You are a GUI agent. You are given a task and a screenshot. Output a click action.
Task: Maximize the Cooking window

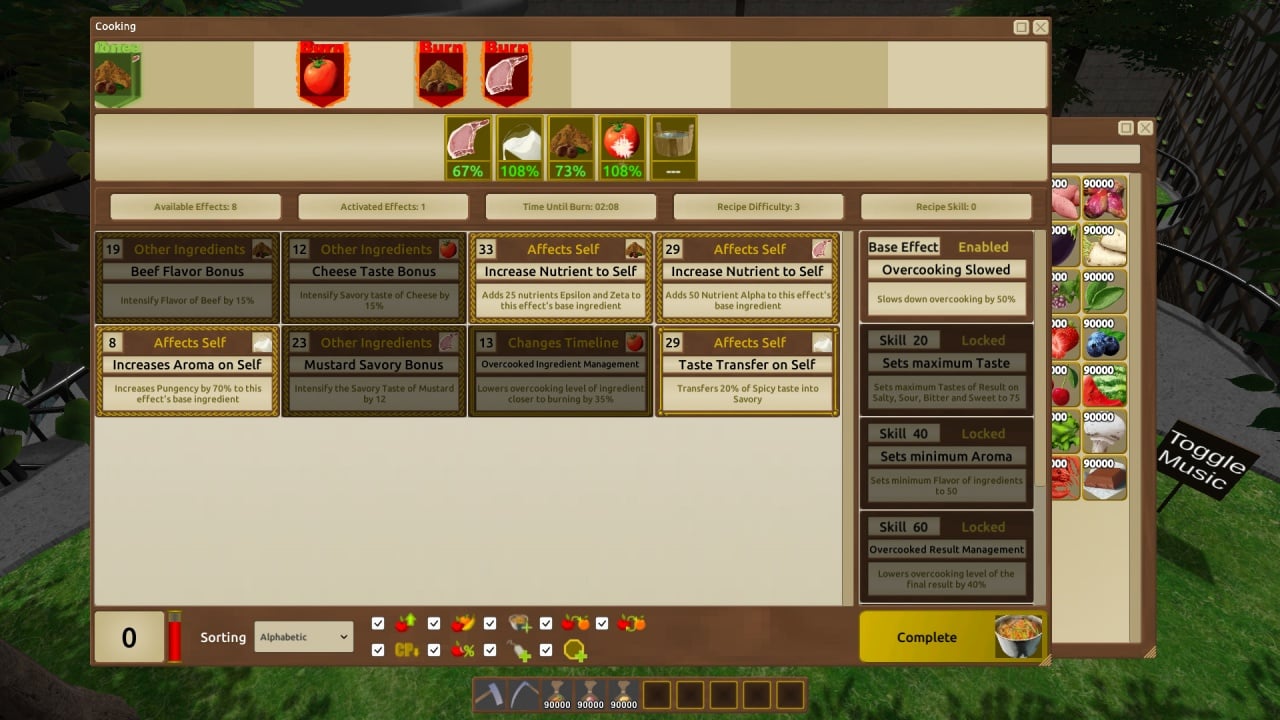pyautogui.click(x=1021, y=27)
